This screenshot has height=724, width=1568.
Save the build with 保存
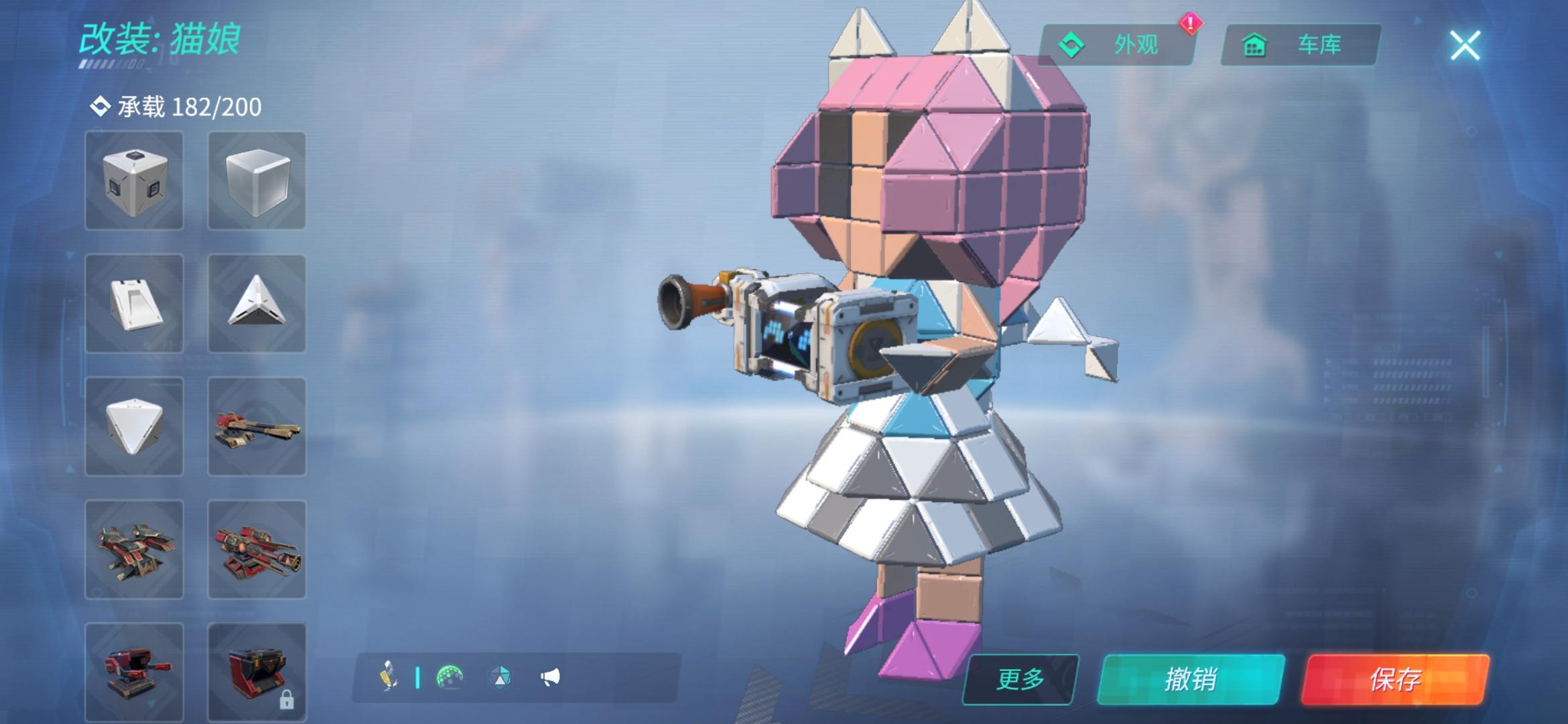point(1394,679)
